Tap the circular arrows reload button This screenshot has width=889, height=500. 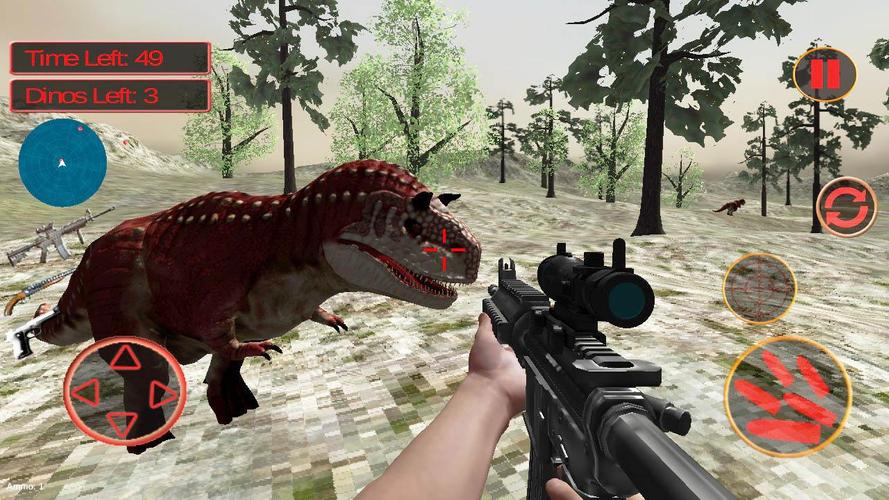pyautogui.click(x=846, y=206)
